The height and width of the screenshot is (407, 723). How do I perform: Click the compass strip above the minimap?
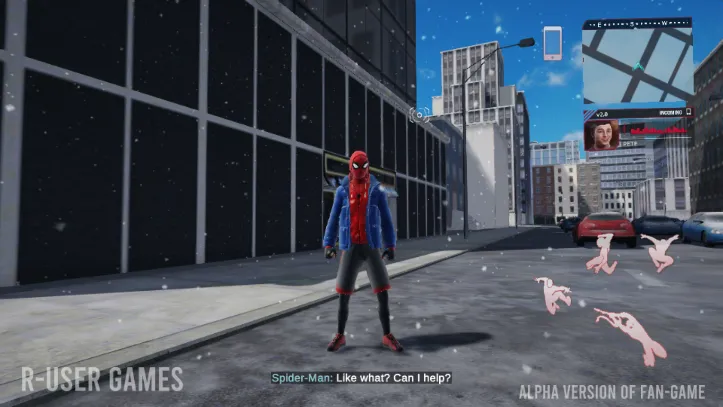coord(638,22)
